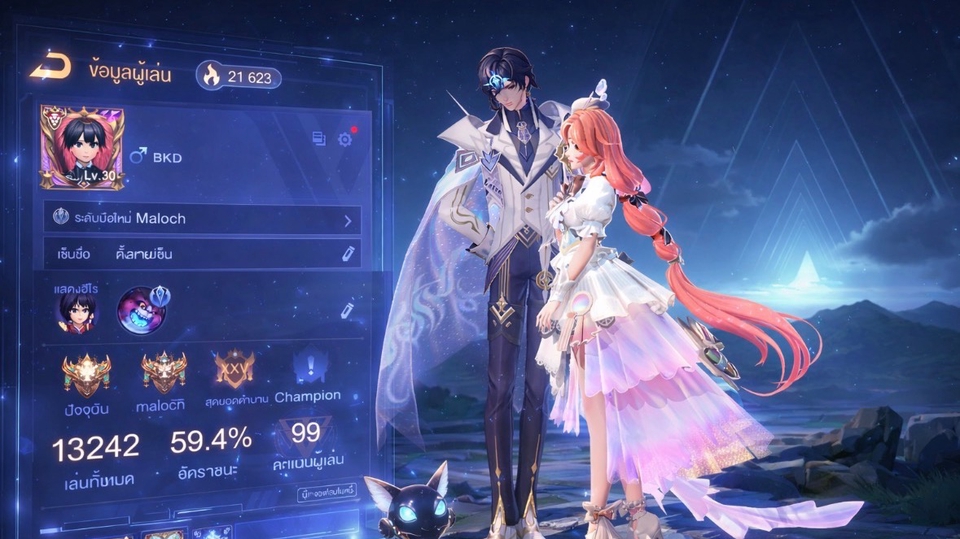Open the 21 623 flame popularity counter
This screenshot has height=539, width=960.
(x=238, y=75)
